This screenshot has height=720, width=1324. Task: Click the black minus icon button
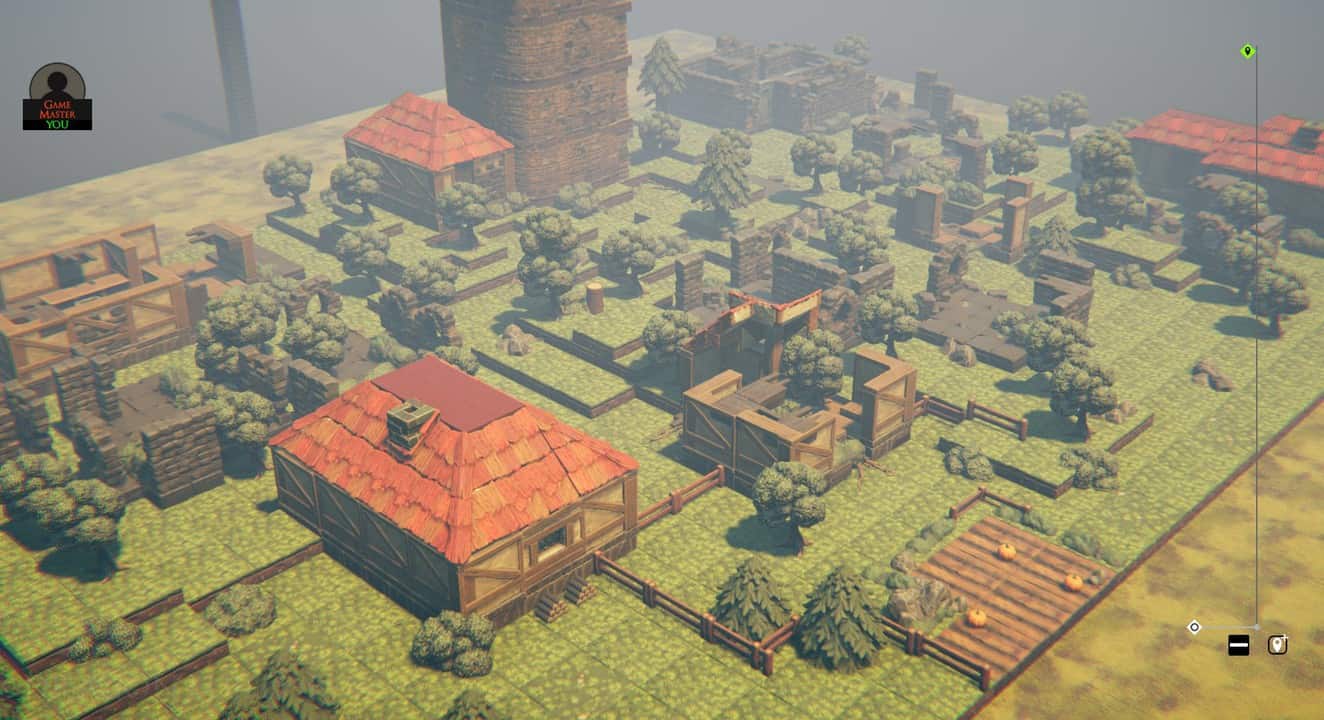click(x=1238, y=644)
